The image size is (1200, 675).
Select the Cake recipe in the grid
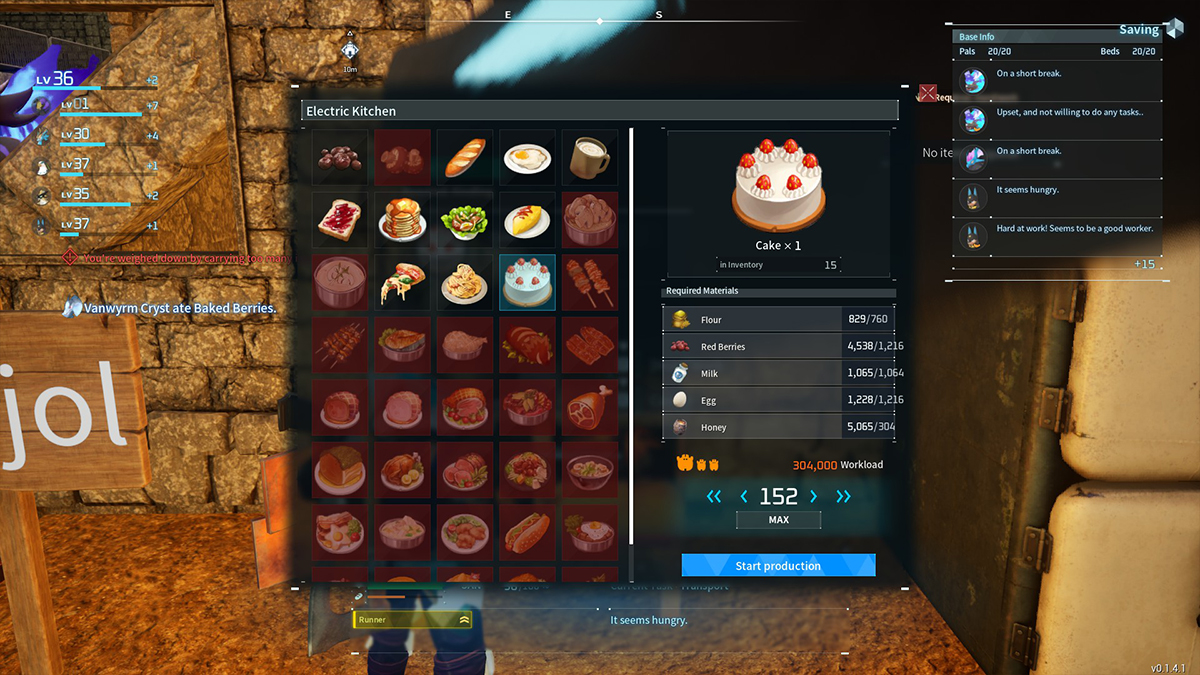(x=527, y=282)
